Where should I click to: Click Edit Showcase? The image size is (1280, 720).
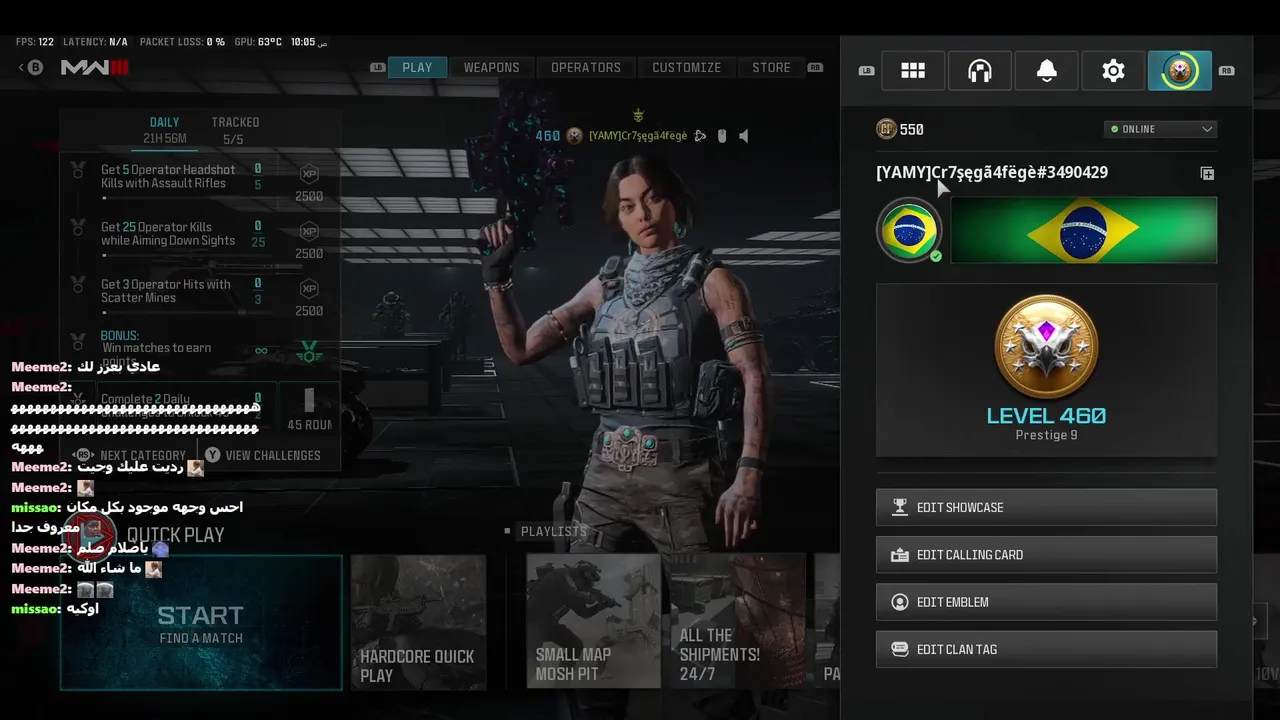pyautogui.click(x=1046, y=507)
